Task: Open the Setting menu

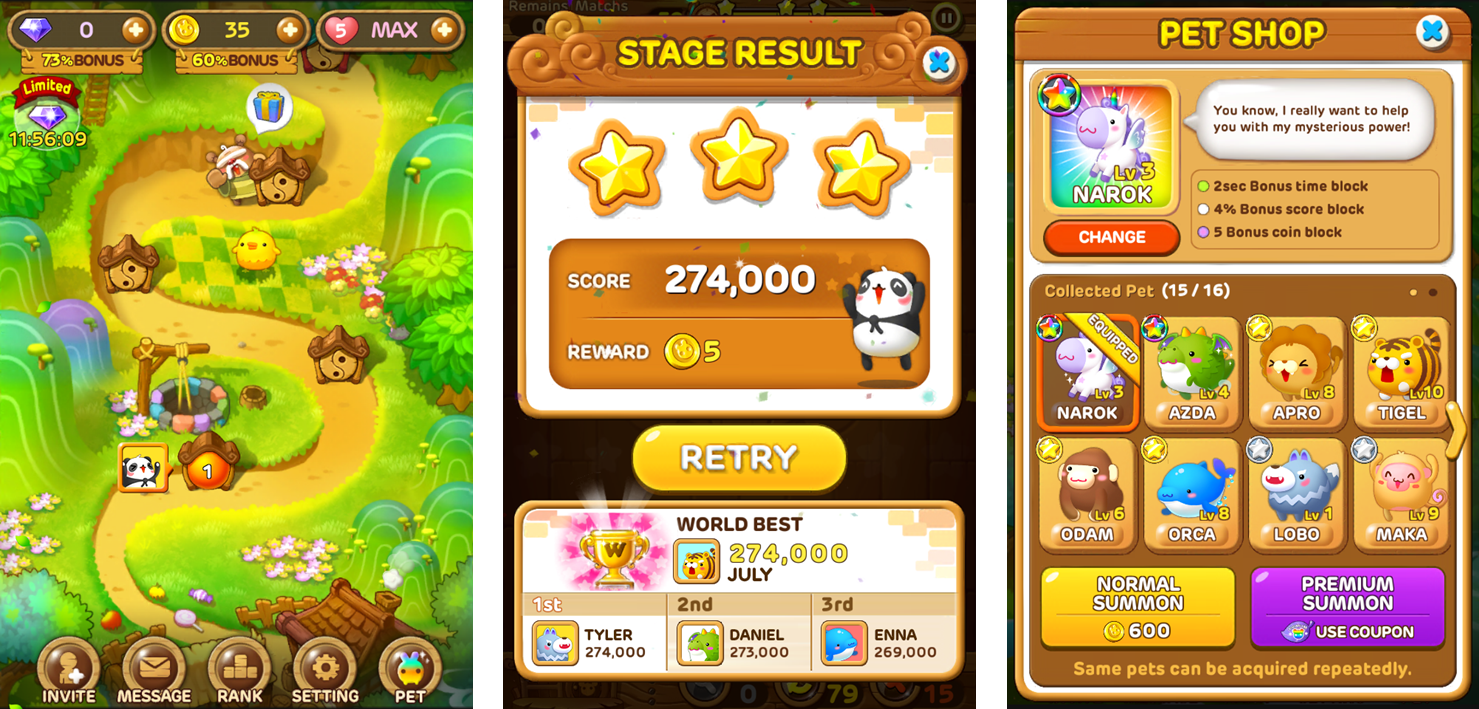Action: tap(325, 671)
